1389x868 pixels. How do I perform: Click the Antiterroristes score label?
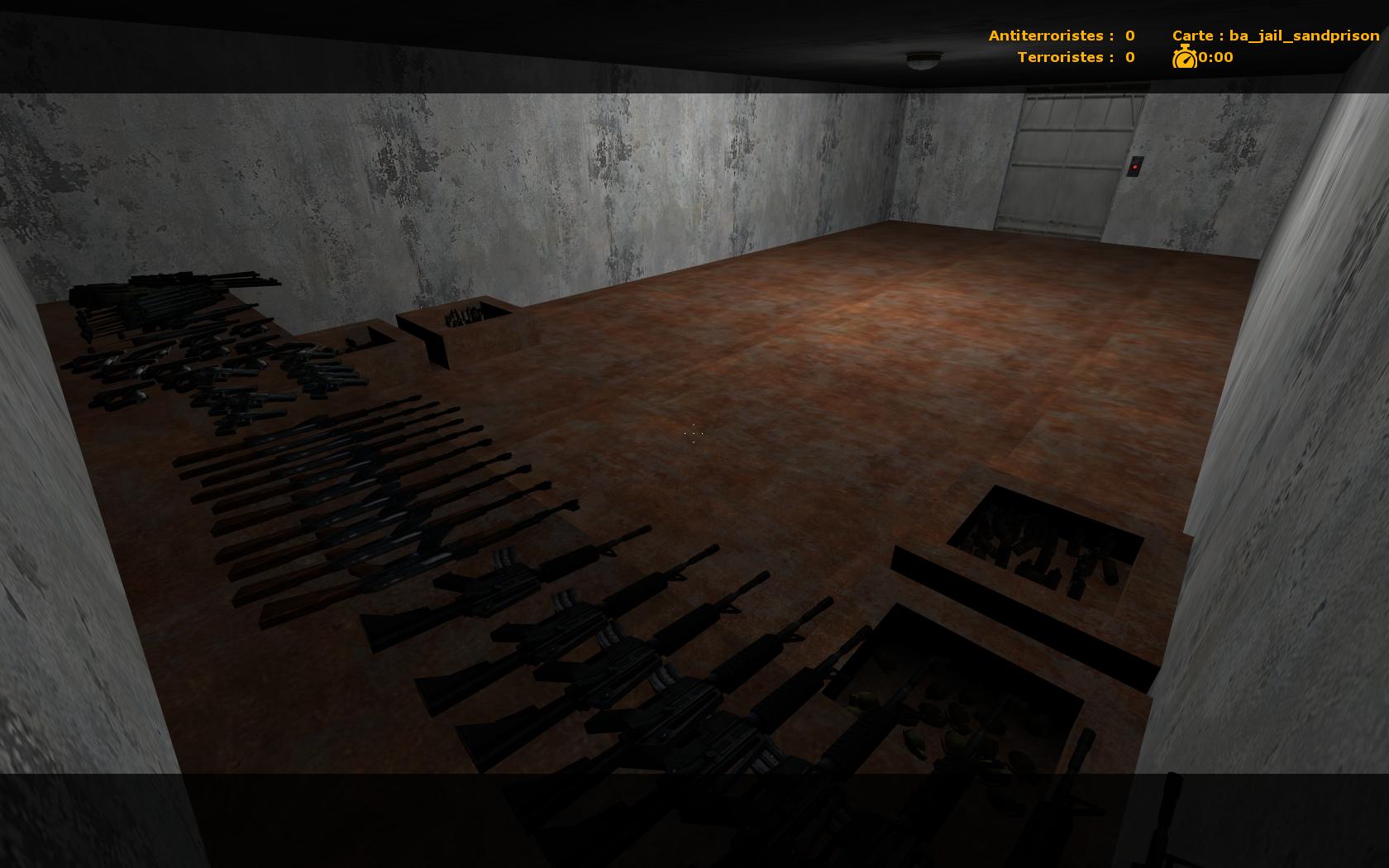point(1048,36)
